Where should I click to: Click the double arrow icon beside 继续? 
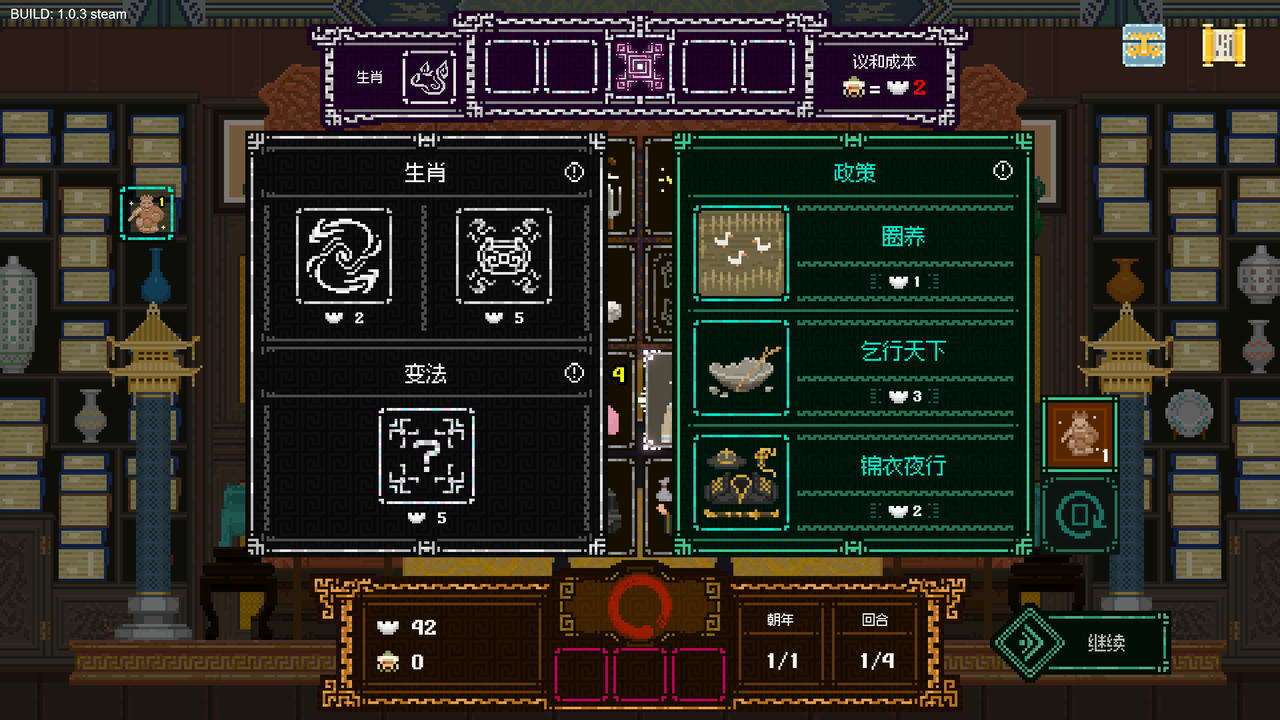point(1029,641)
